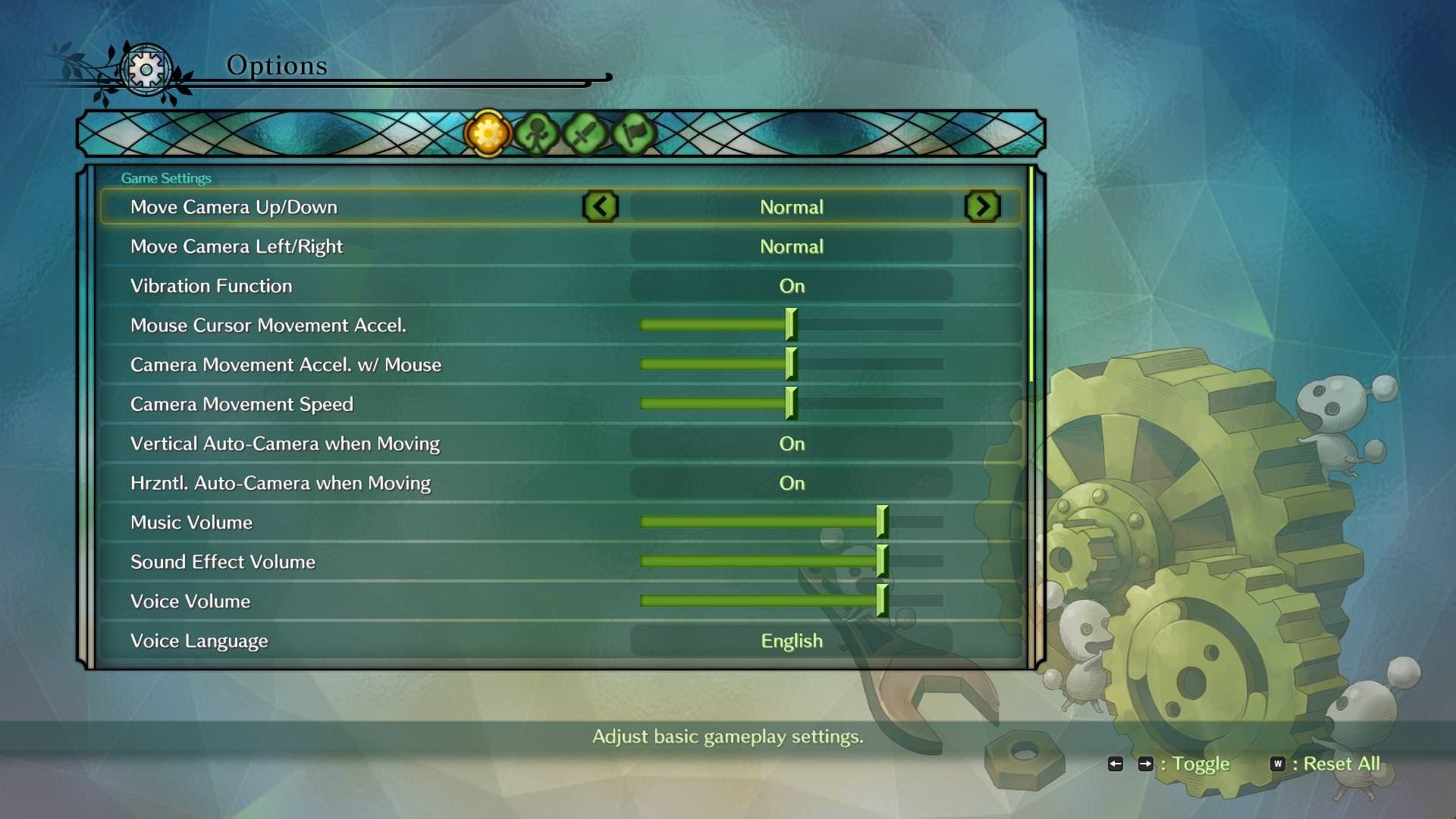Image resolution: width=1456 pixels, height=819 pixels.
Task: Open the yellow gear Game Settings tab
Action: pyautogui.click(x=488, y=134)
